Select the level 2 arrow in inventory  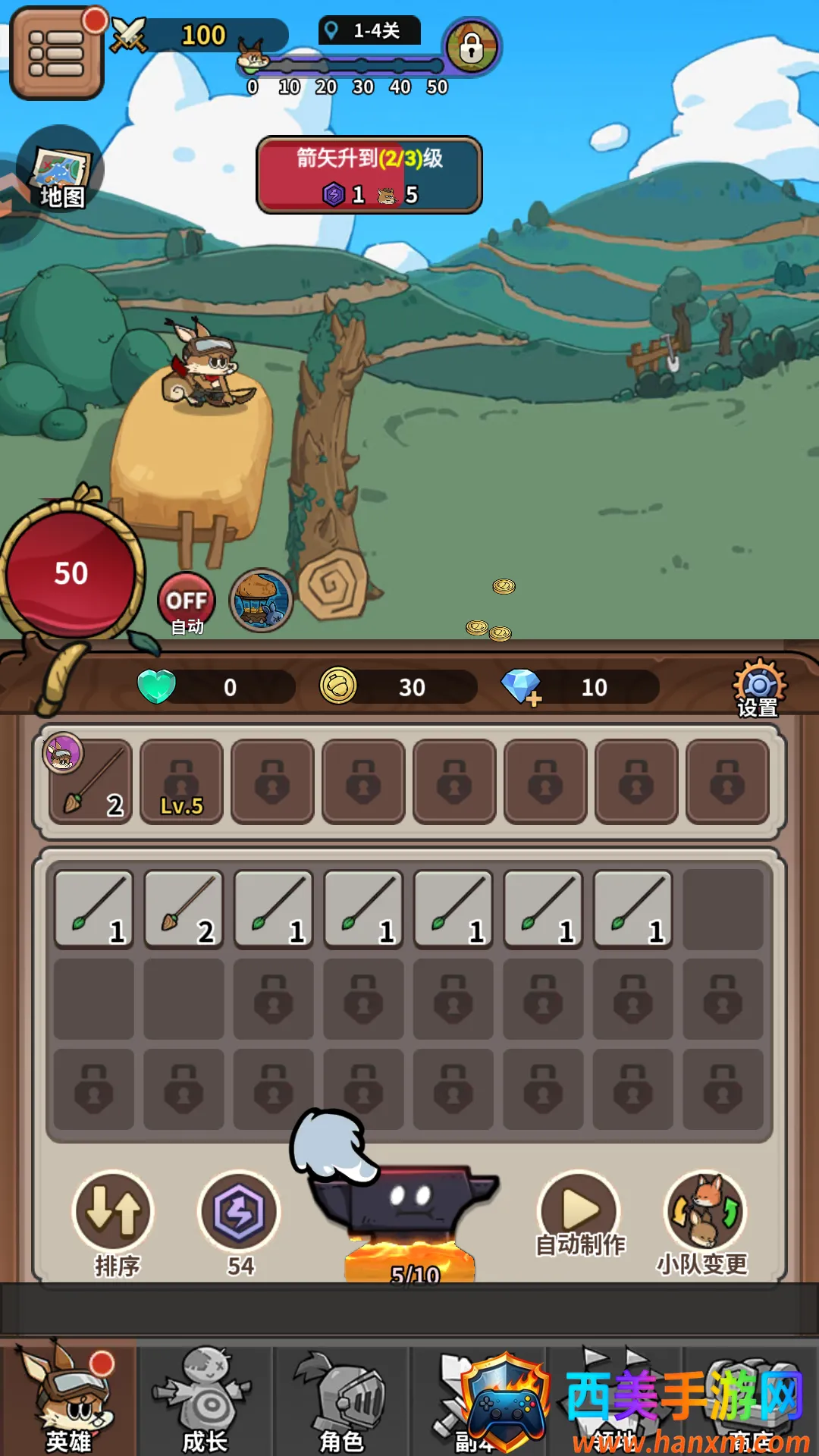pyautogui.click(x=184, y=909)
